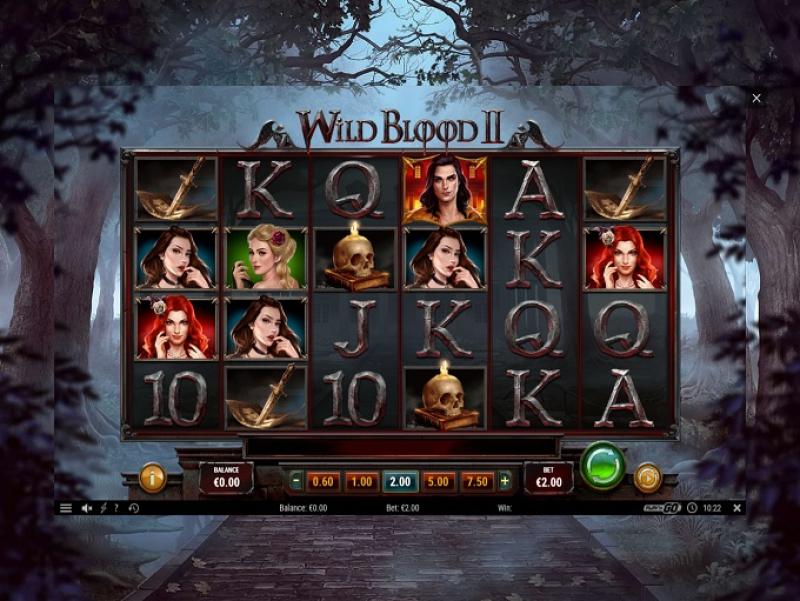Image resolution: width=800 pixels, height=601 pixels.
Task: Open the hamburger menu in bottom bar
Action: click(x=66, y=508)
